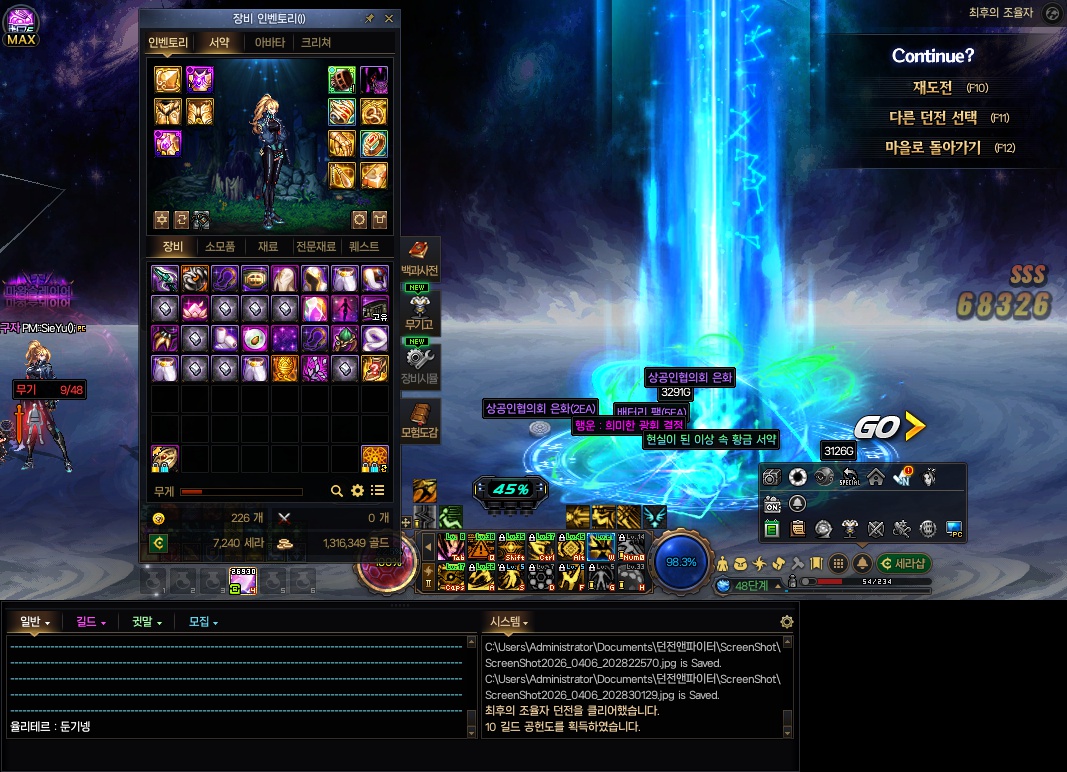The height and width of the screenshot is (772, 1067).
Task: Select the 소모품 item category tab
Action: (x=220, y=247)
